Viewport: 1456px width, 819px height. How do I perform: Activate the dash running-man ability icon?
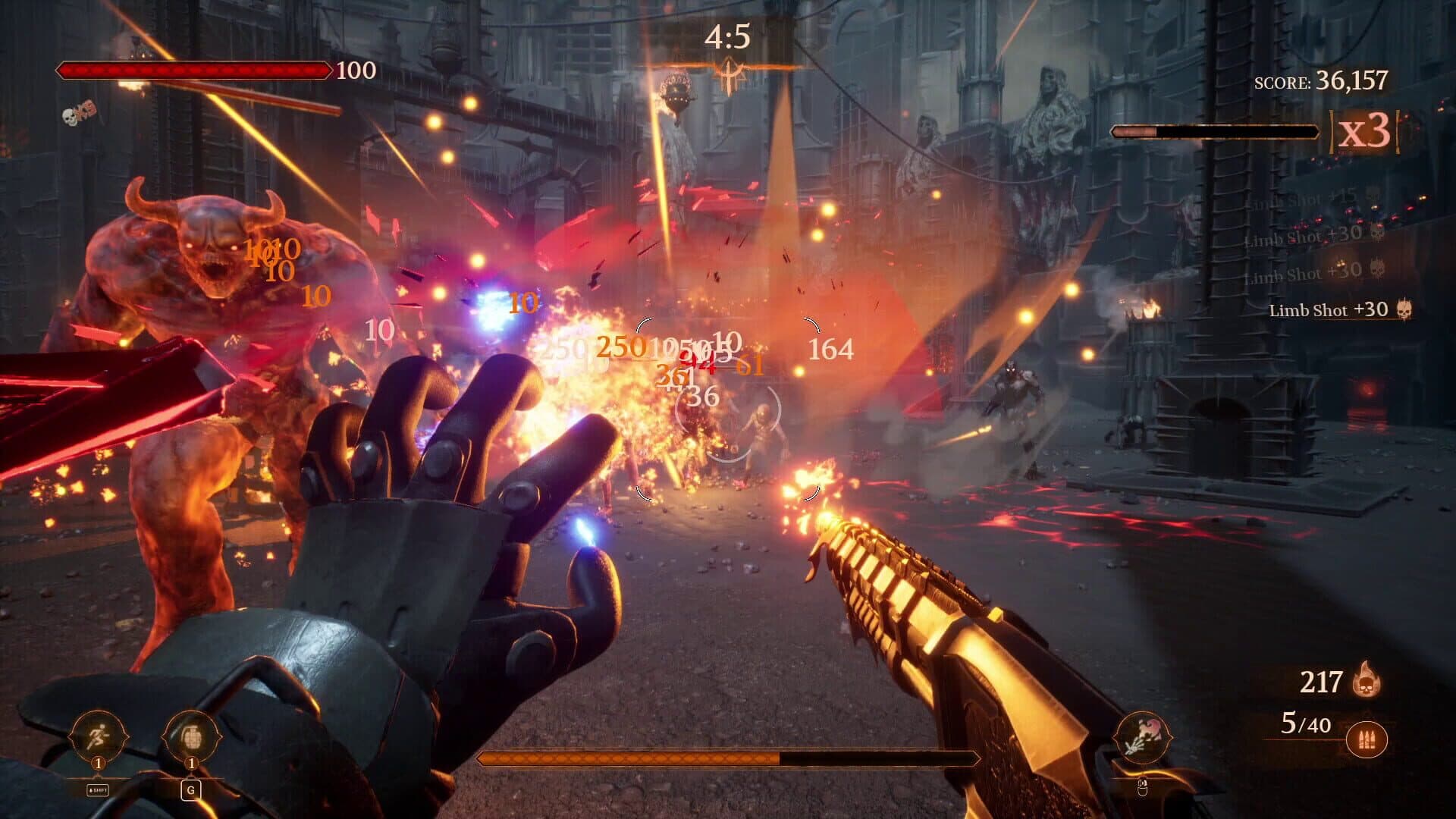click(99, 736)
